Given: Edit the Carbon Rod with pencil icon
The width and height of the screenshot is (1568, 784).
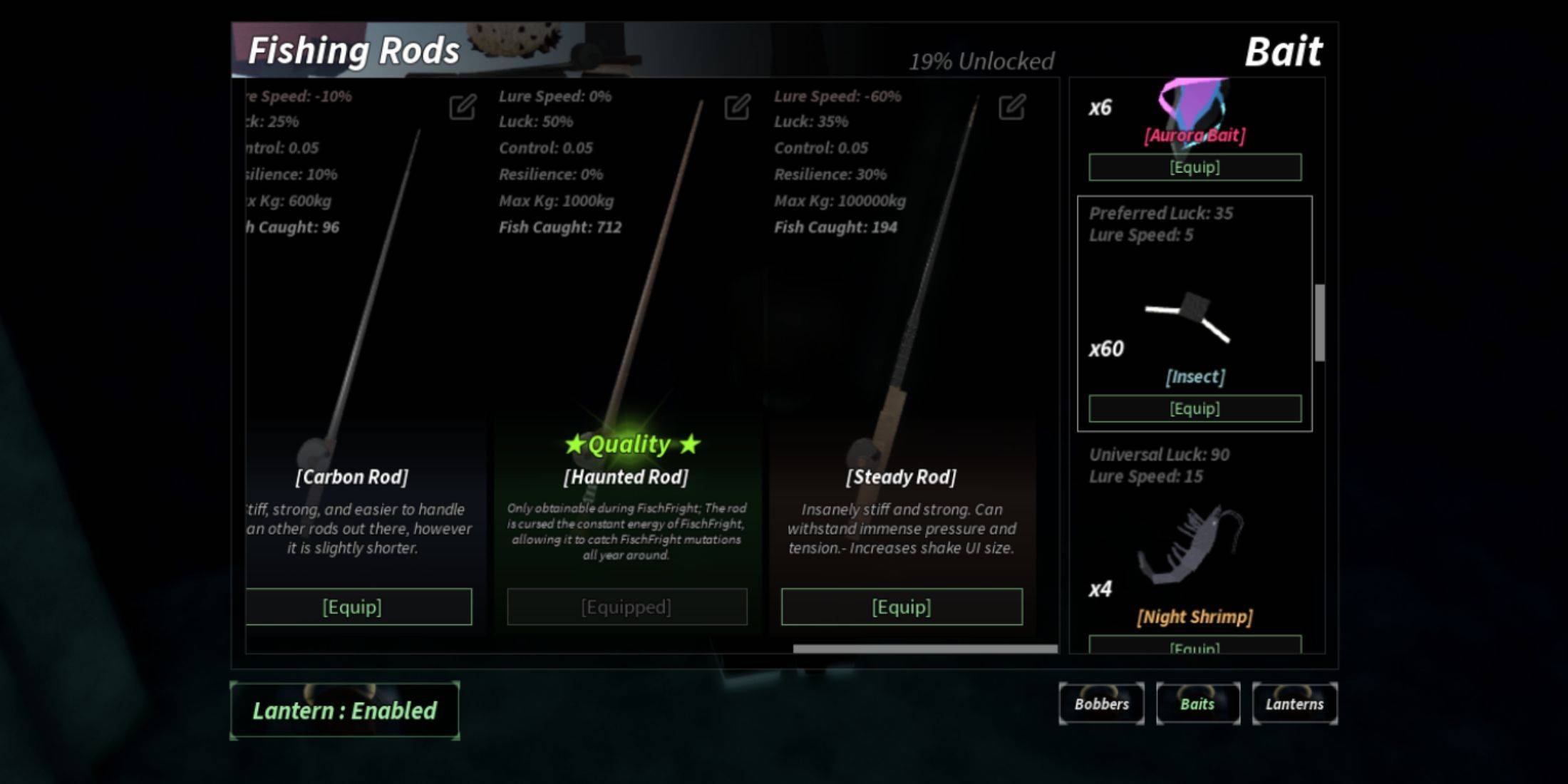Looking at the screenshot, I should pyautogui.click(x=462, y=108).
